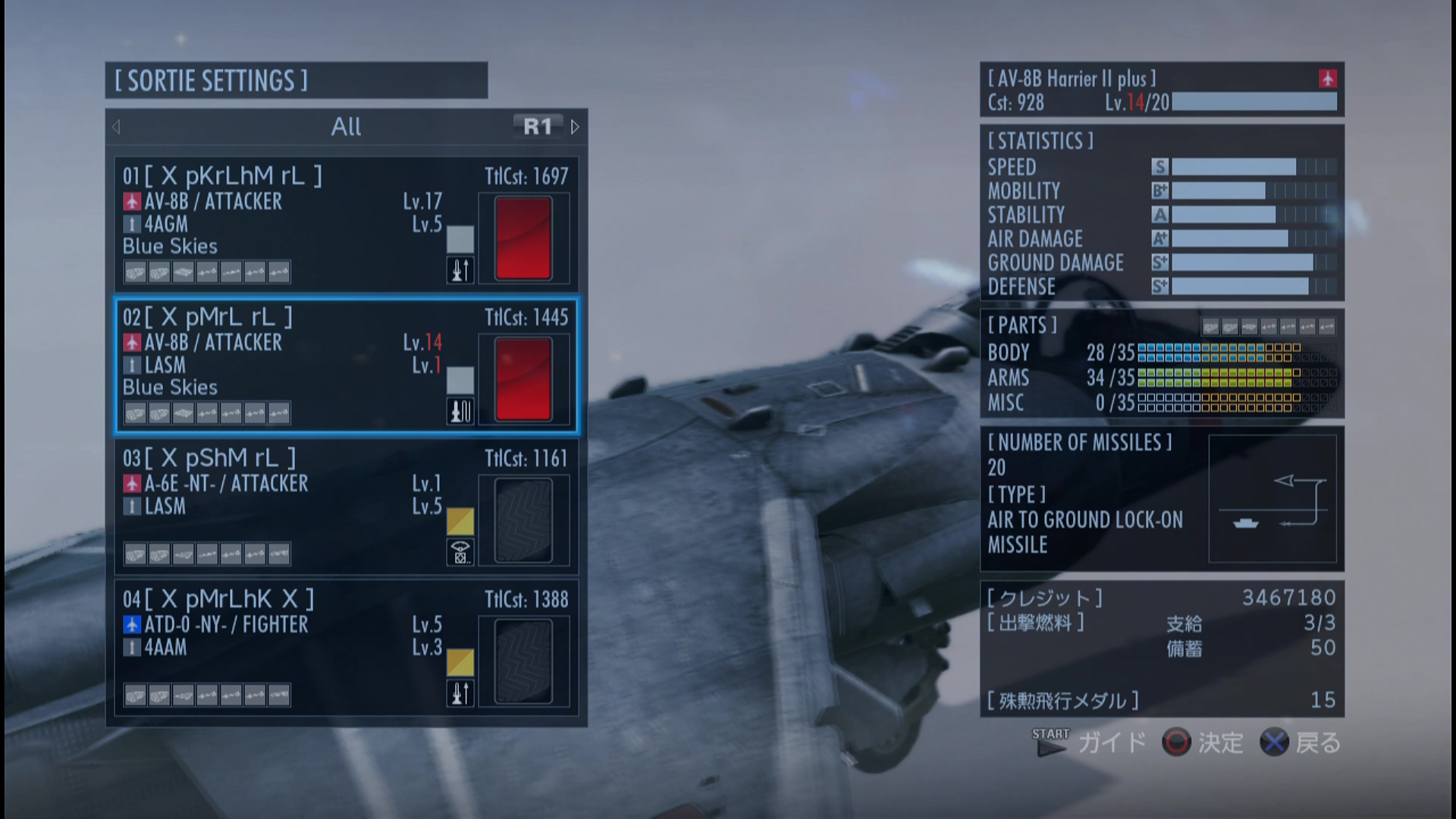Click the grey color swatch on set 01
This screenshot has width=1456, height=819.
(x=460, y=239)
